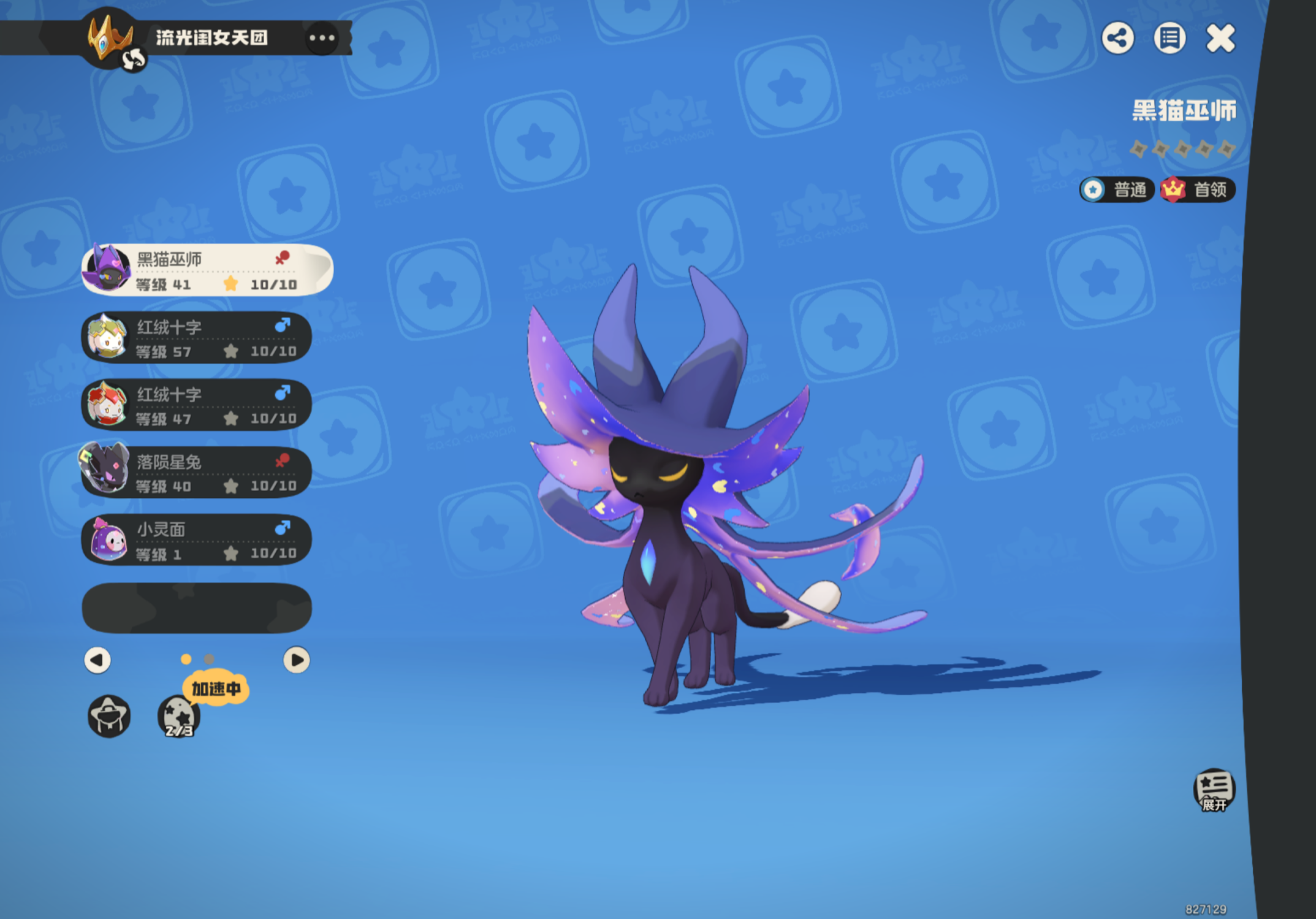This screenshot has width=1316, height=919.
Task: Open the share button
Action: (x=1117, y=39)
